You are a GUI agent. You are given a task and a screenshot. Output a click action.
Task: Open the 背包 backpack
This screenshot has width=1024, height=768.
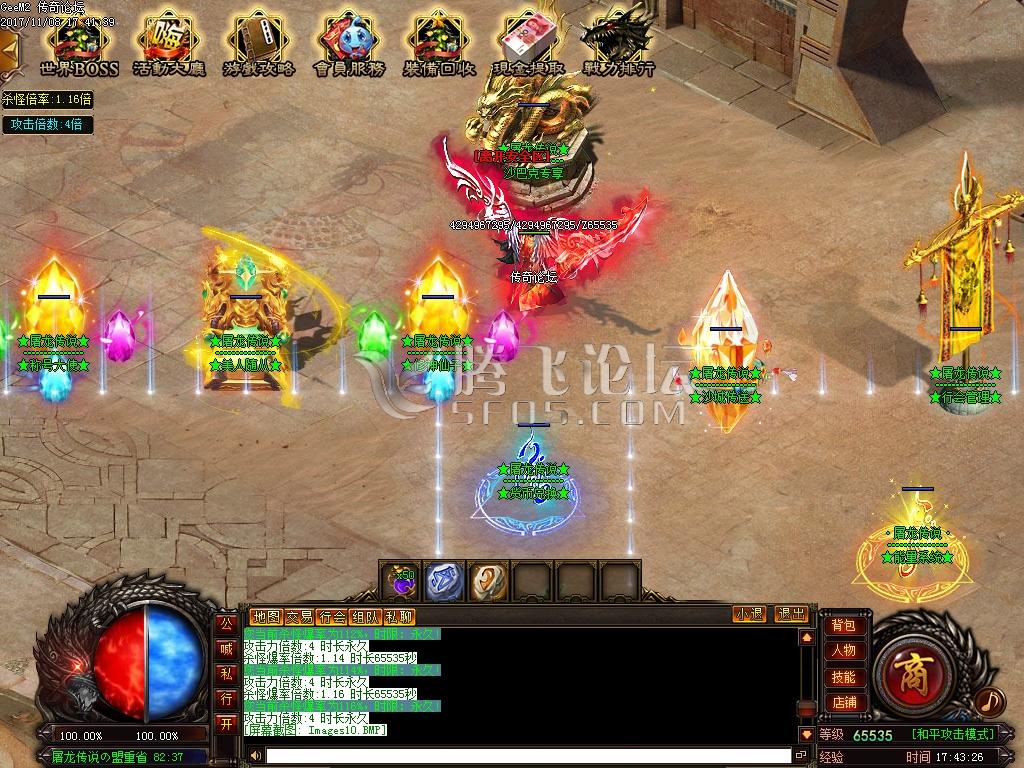(844, 625)
